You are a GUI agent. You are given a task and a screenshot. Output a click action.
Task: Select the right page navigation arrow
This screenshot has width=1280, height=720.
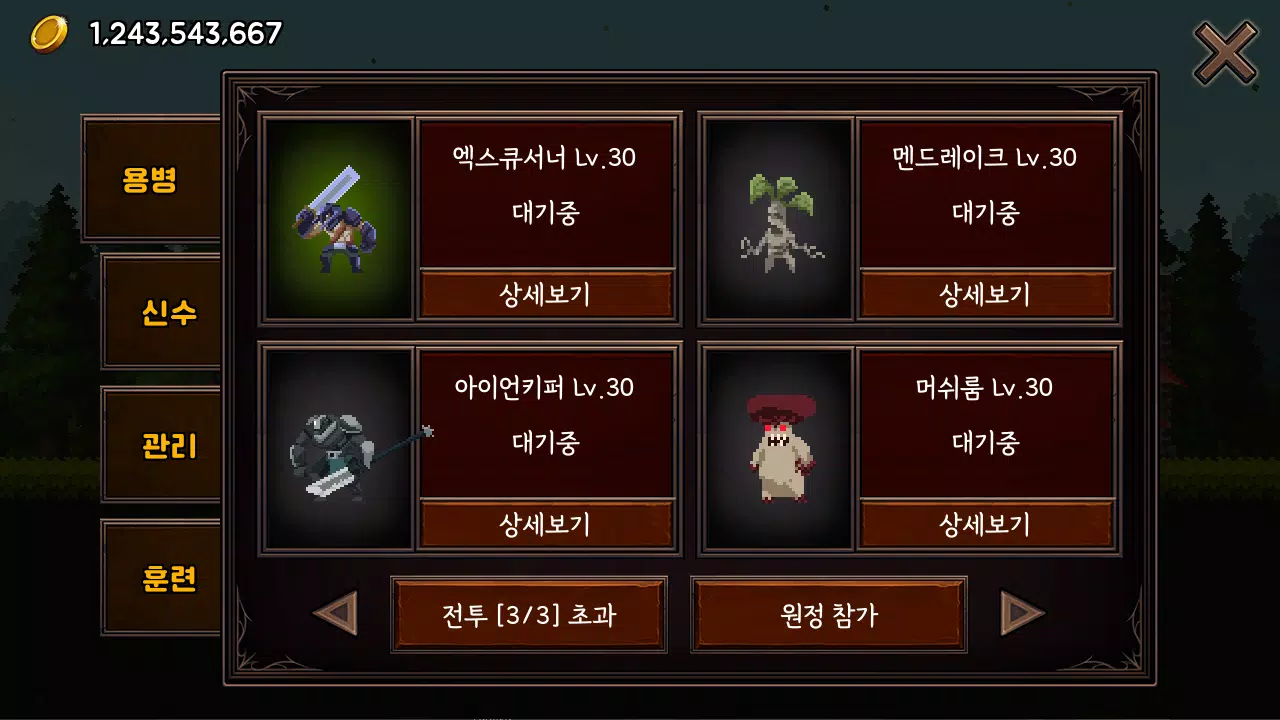click(x=1022, y=614)
